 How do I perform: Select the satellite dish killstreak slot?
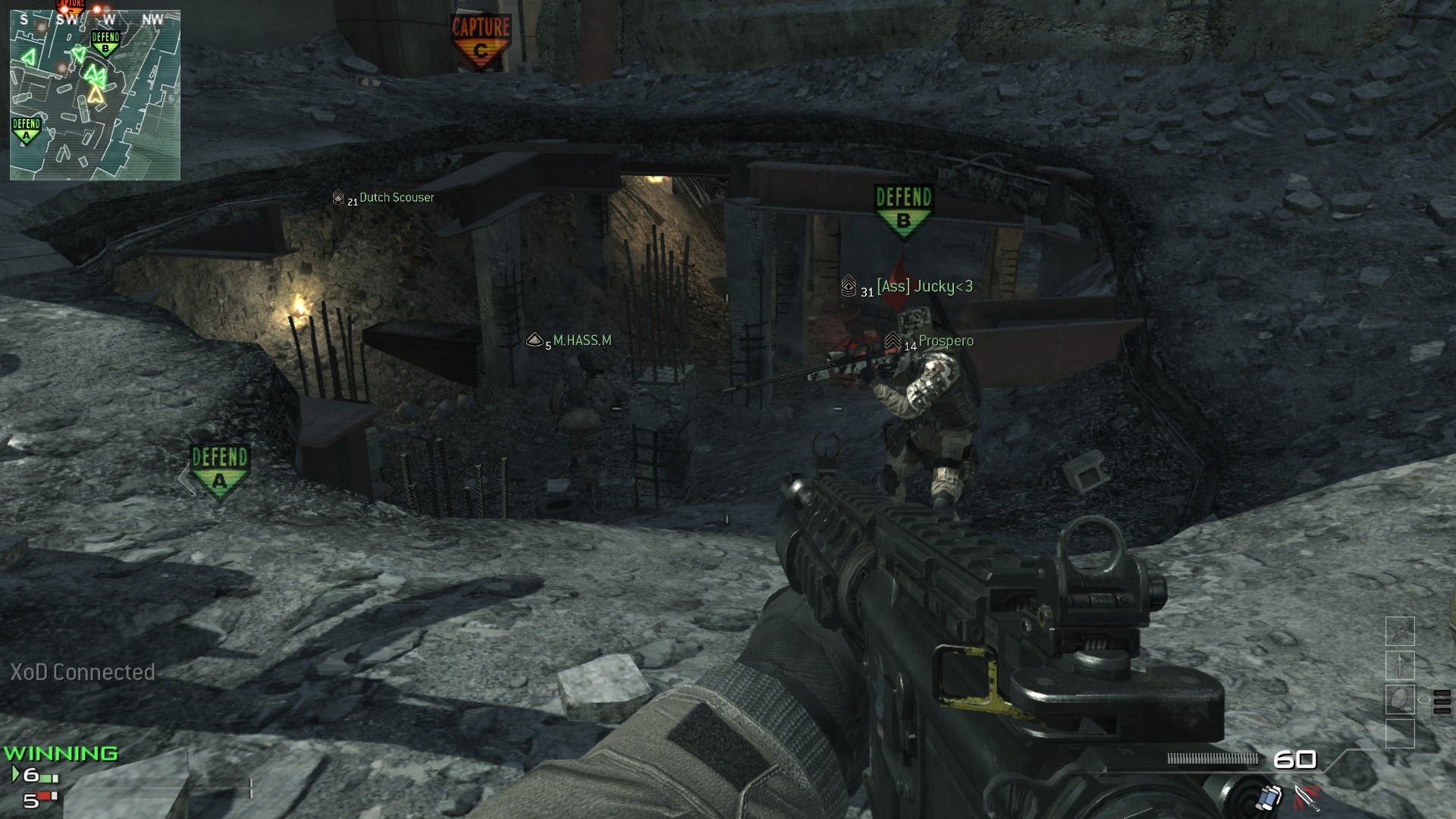point(1400,699)
